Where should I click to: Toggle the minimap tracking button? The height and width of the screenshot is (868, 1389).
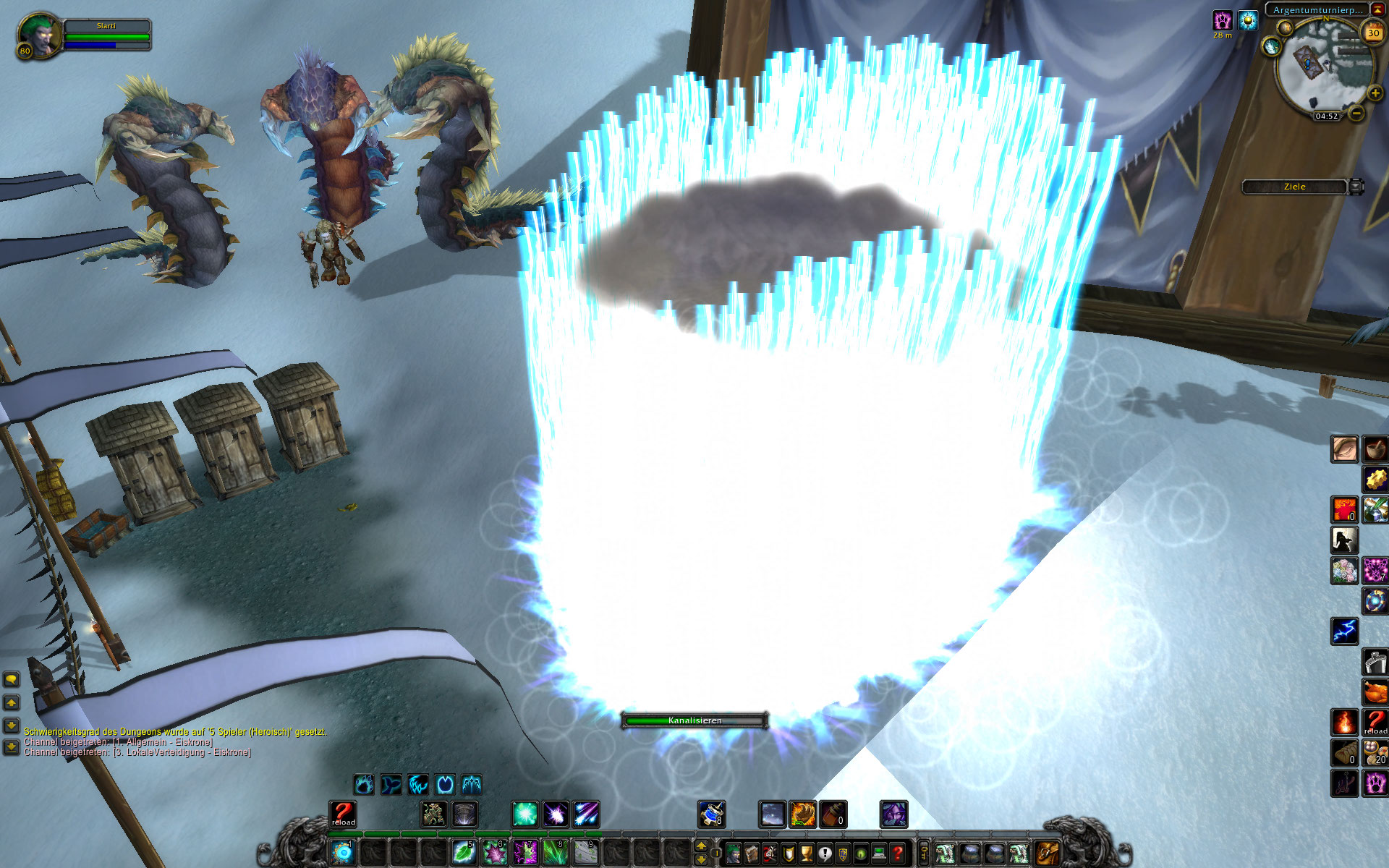pyautogui.click(x=1271, y=47)
